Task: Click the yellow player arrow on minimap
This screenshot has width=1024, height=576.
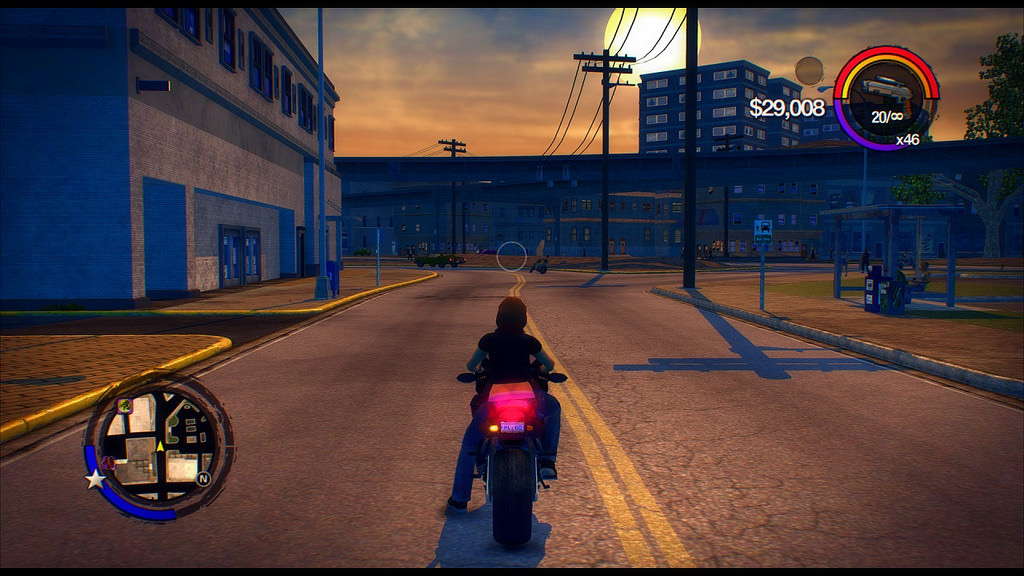Action: point(159,445)
